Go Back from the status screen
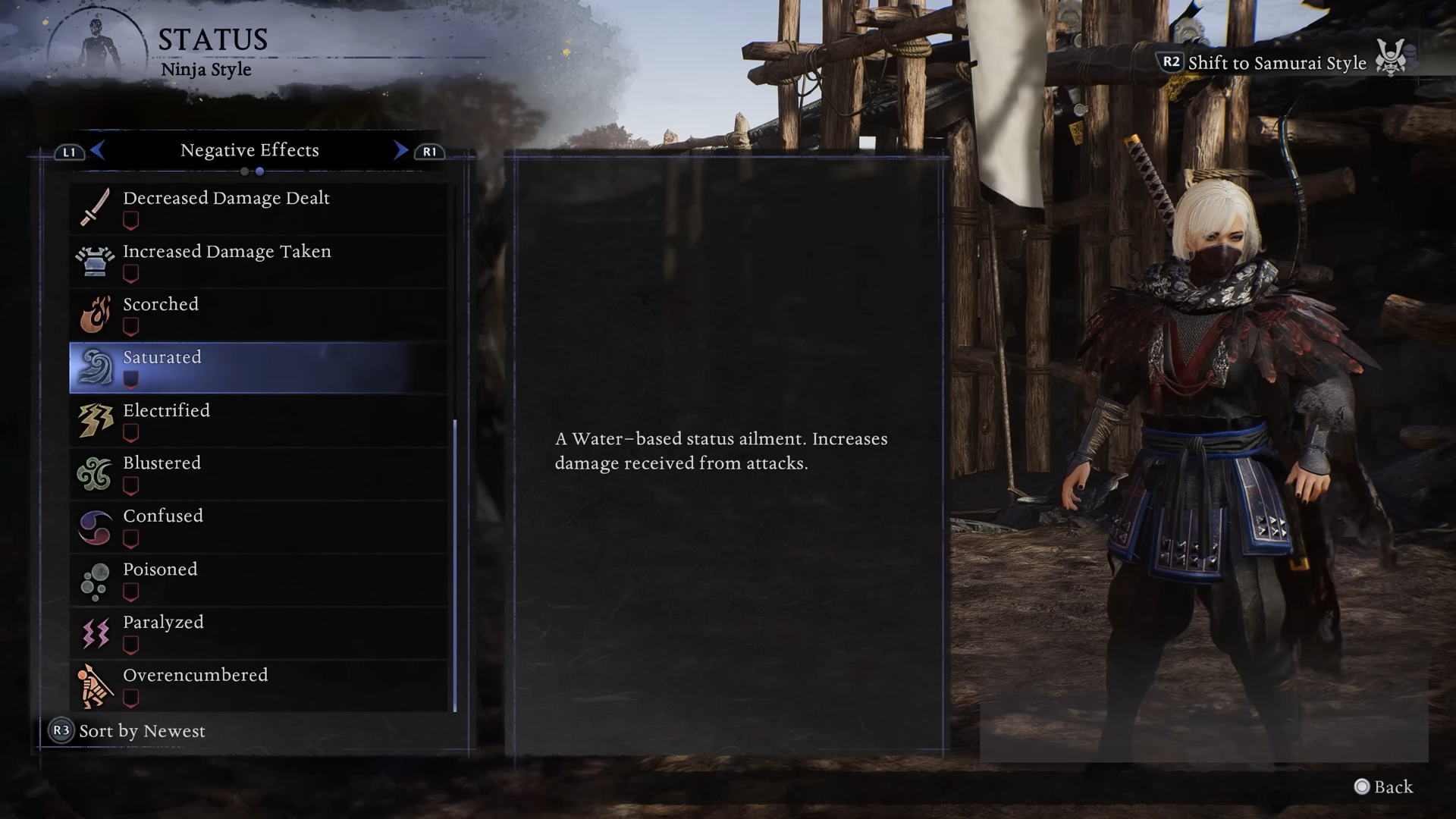This screenshot has height=819, width=1456. pos(1384,787)
